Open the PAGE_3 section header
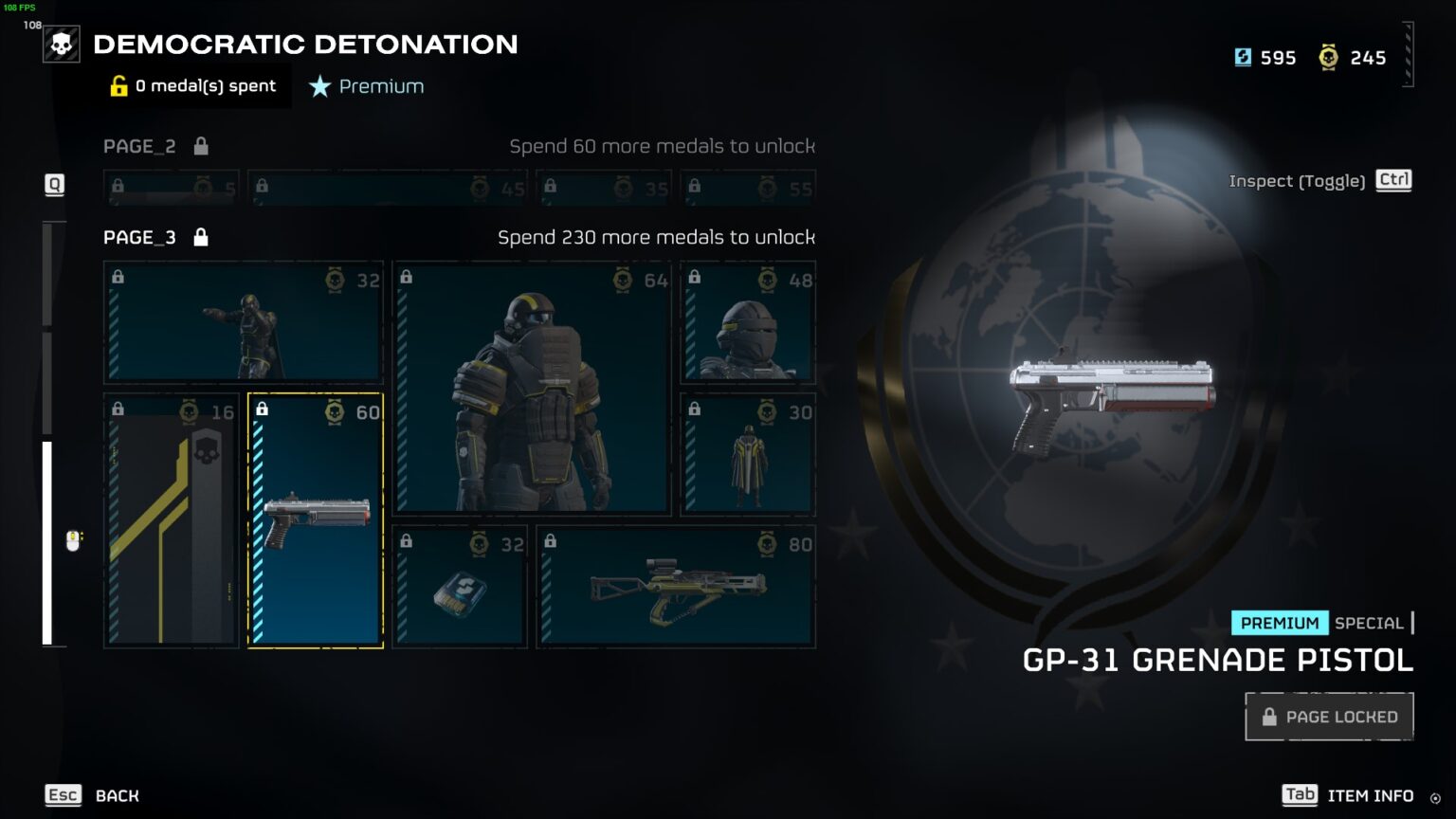This screenshot has height=819, width=1456. coord(138,237)
